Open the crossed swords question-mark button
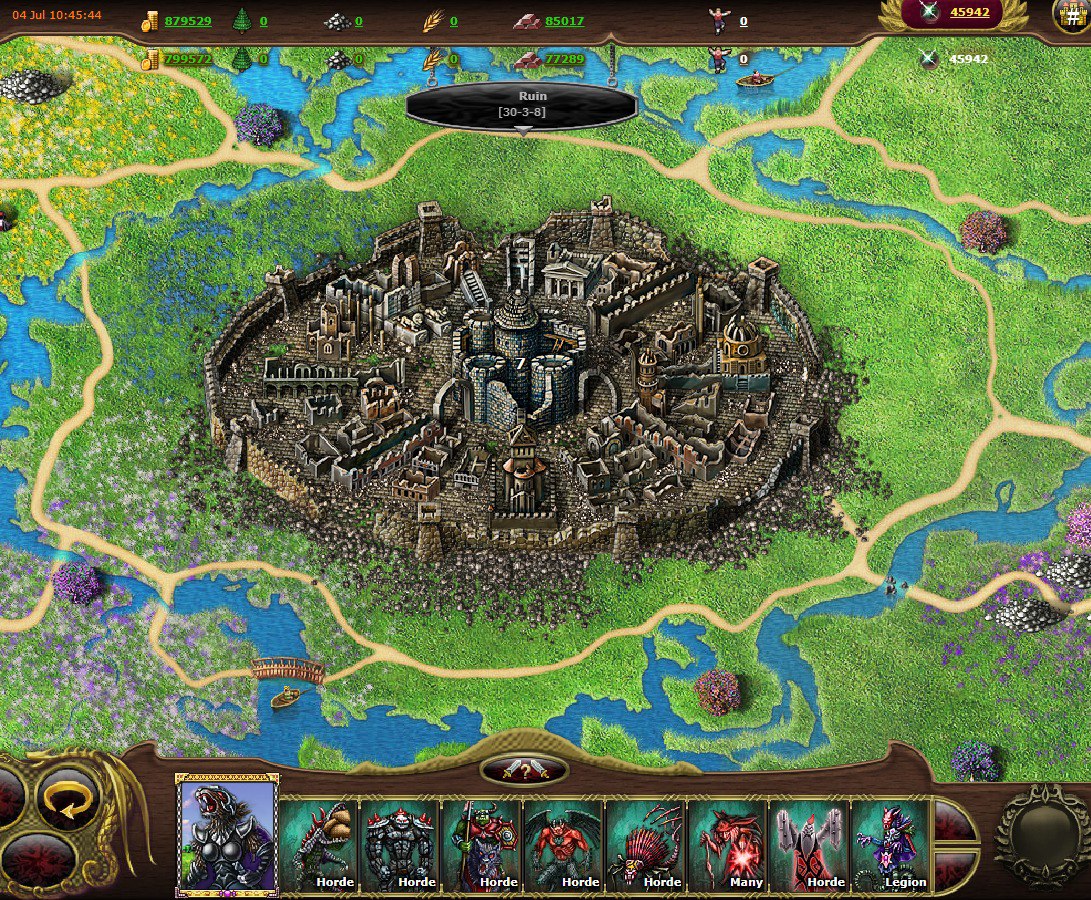The width and height of the screenshot is (1091, 900). tap(524, 769)
